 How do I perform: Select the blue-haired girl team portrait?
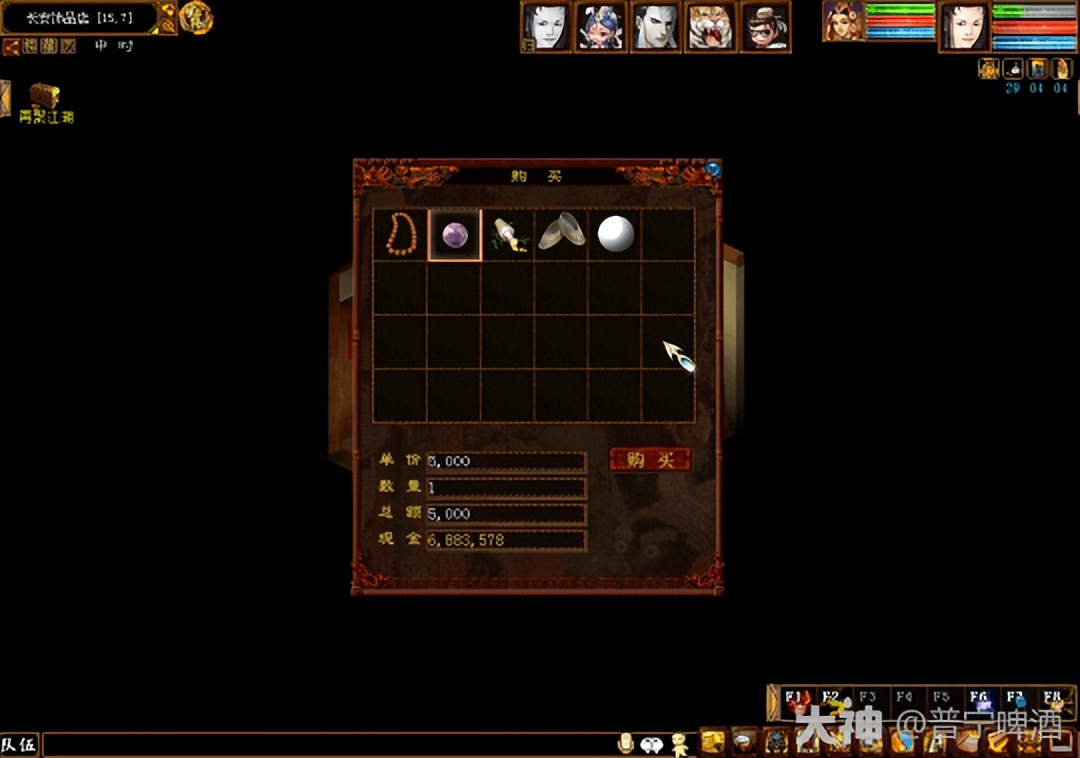(601, 26)
